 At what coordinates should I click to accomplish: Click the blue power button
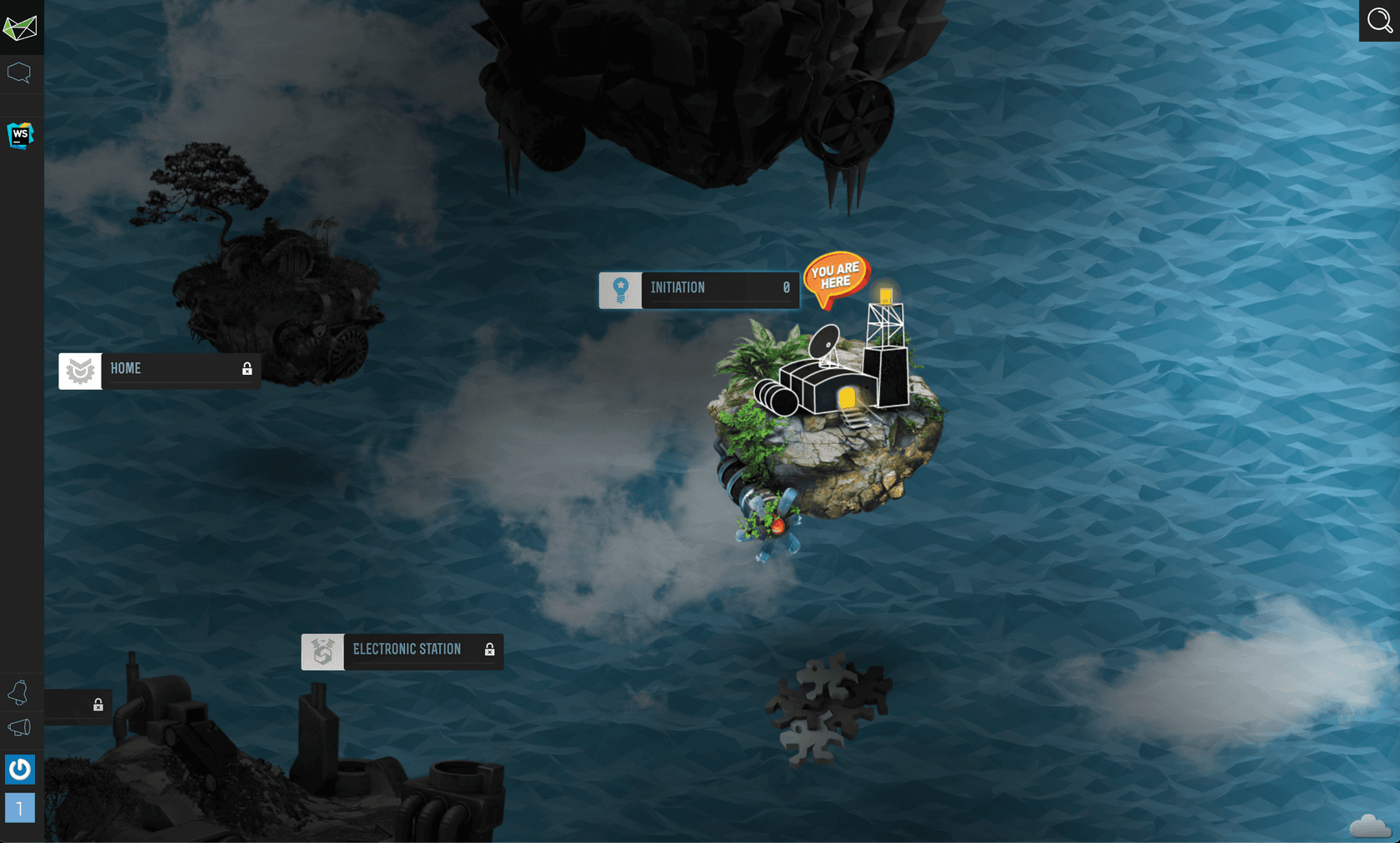point(20,769)
